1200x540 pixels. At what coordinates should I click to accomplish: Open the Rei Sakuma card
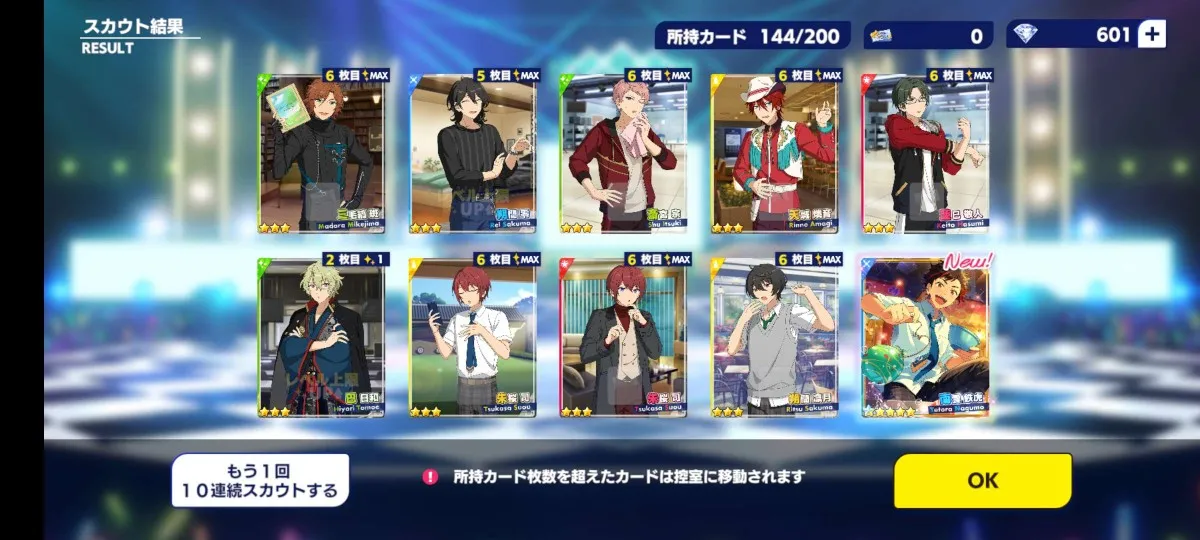coord(472,152)
